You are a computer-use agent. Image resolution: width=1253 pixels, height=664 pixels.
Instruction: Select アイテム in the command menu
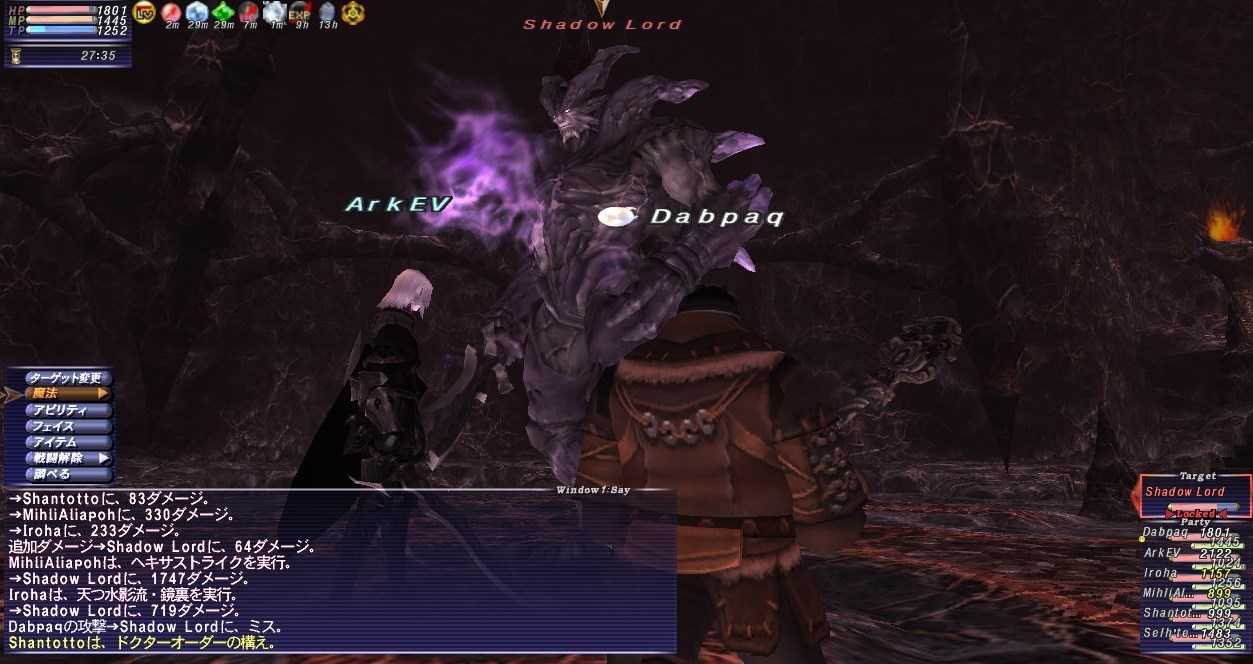tap(62, 442)
